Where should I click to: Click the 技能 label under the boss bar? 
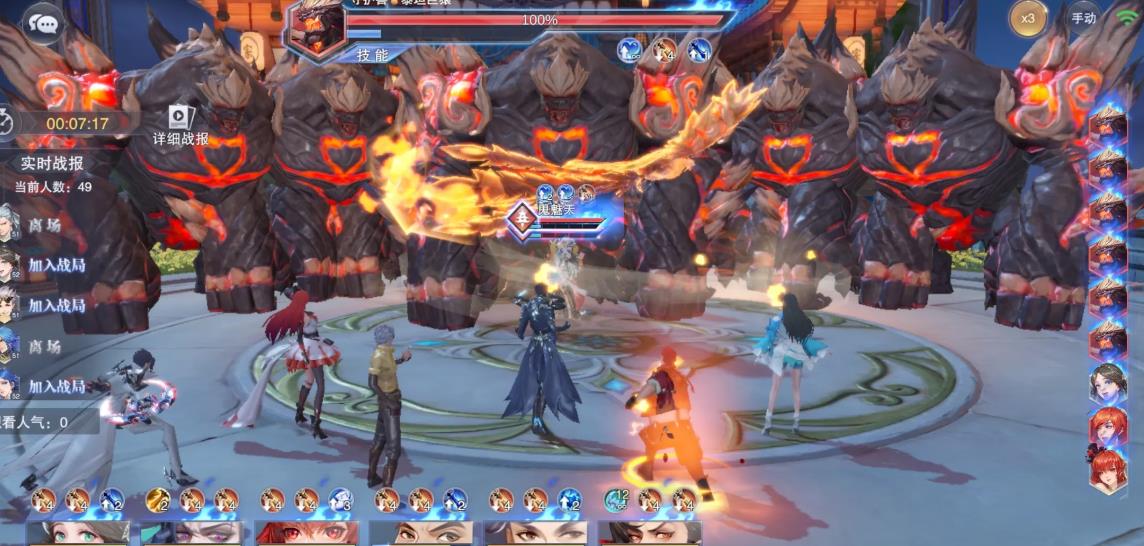[x=372, y=55]
